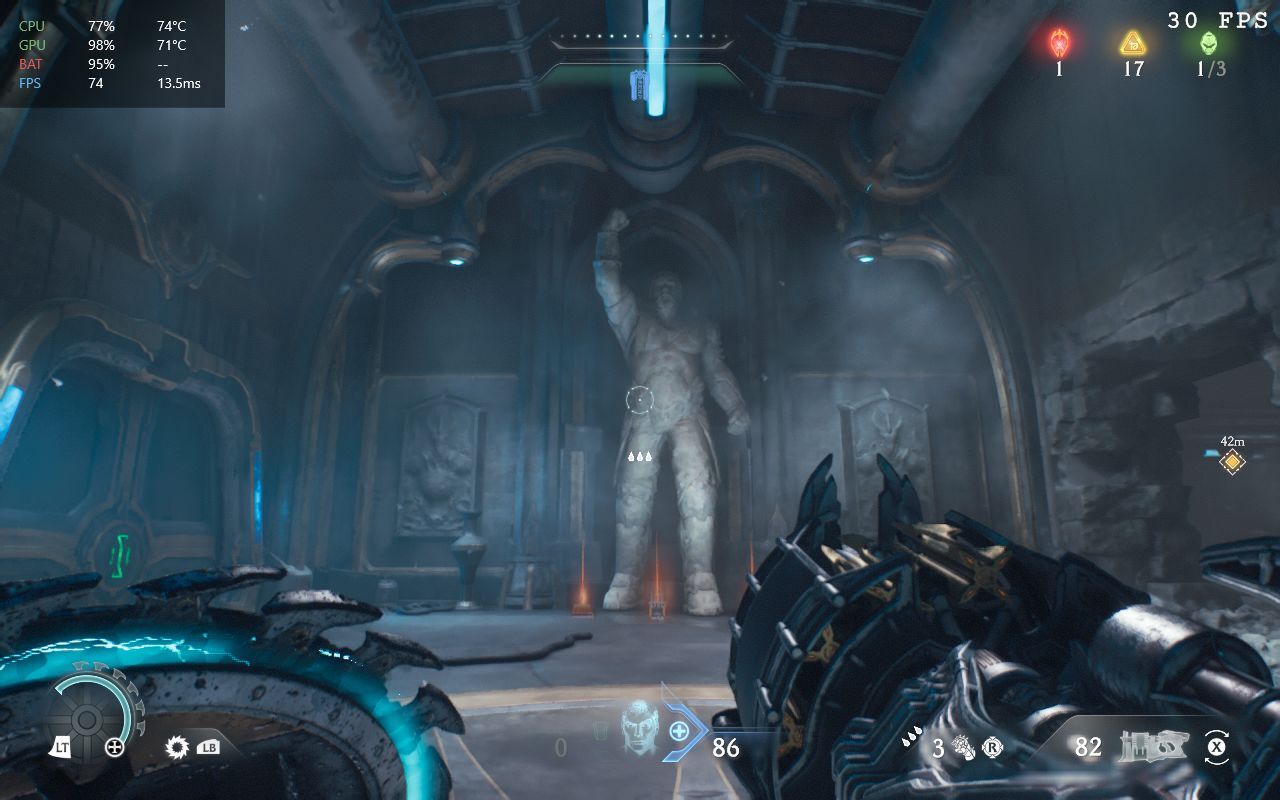
Task: Select the gold triangle currency icon
Action: tap(1132, 43)
